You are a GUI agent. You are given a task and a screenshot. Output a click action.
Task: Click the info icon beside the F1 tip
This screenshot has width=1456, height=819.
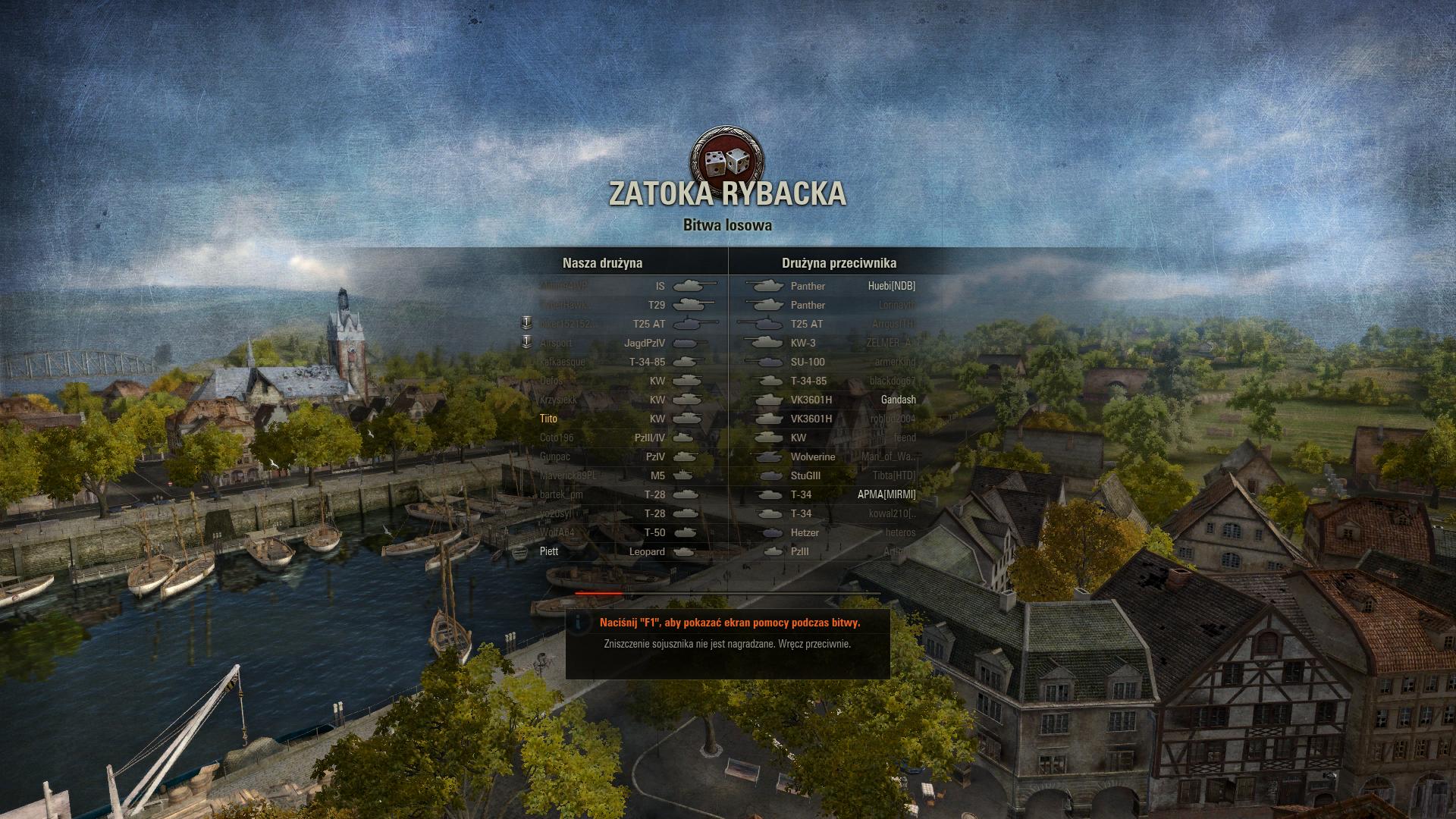(580, 623)
